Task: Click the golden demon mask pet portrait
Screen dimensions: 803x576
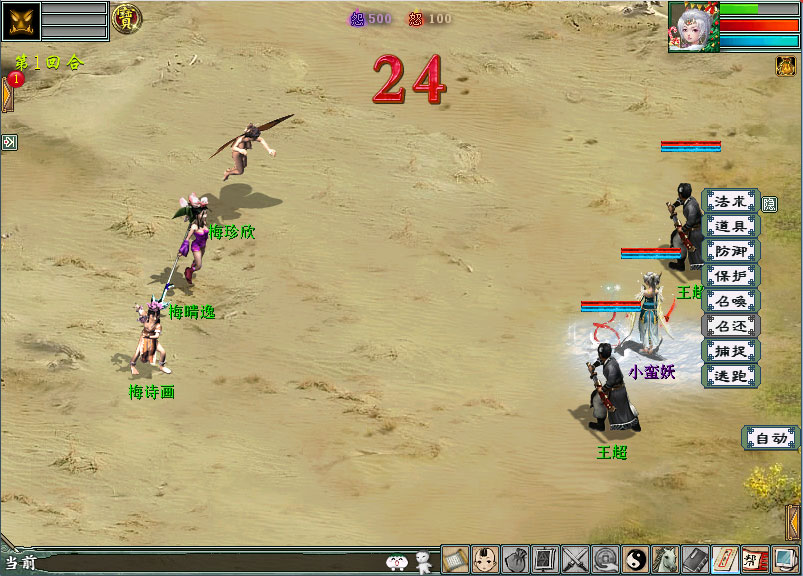Action: pos(20,21)
